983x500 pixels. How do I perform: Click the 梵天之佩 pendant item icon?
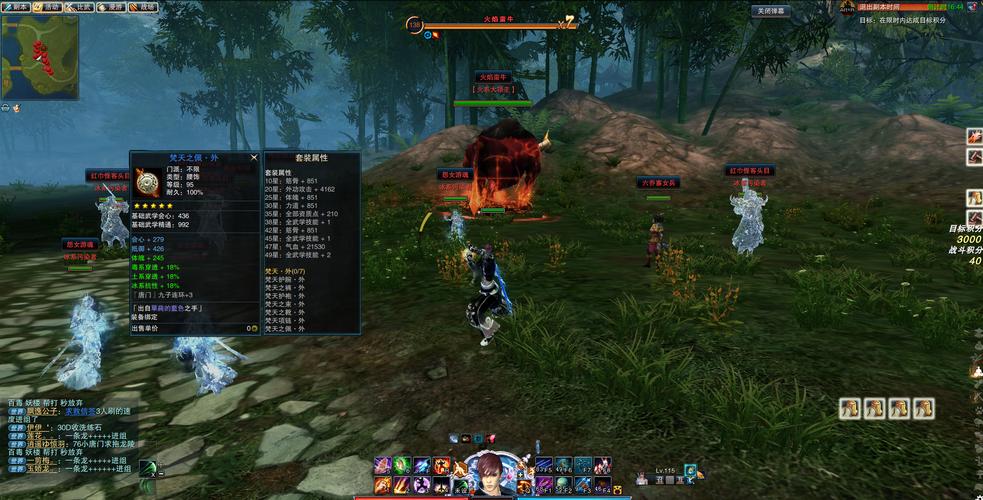145,182
